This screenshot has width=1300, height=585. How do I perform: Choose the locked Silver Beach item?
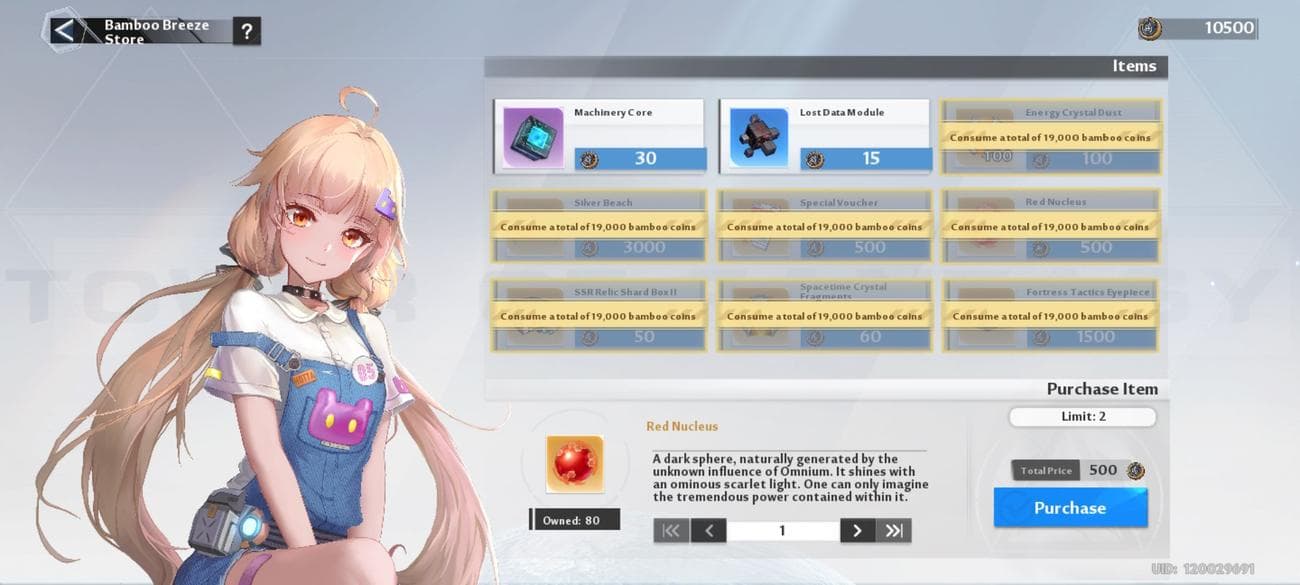coord(599,227)
